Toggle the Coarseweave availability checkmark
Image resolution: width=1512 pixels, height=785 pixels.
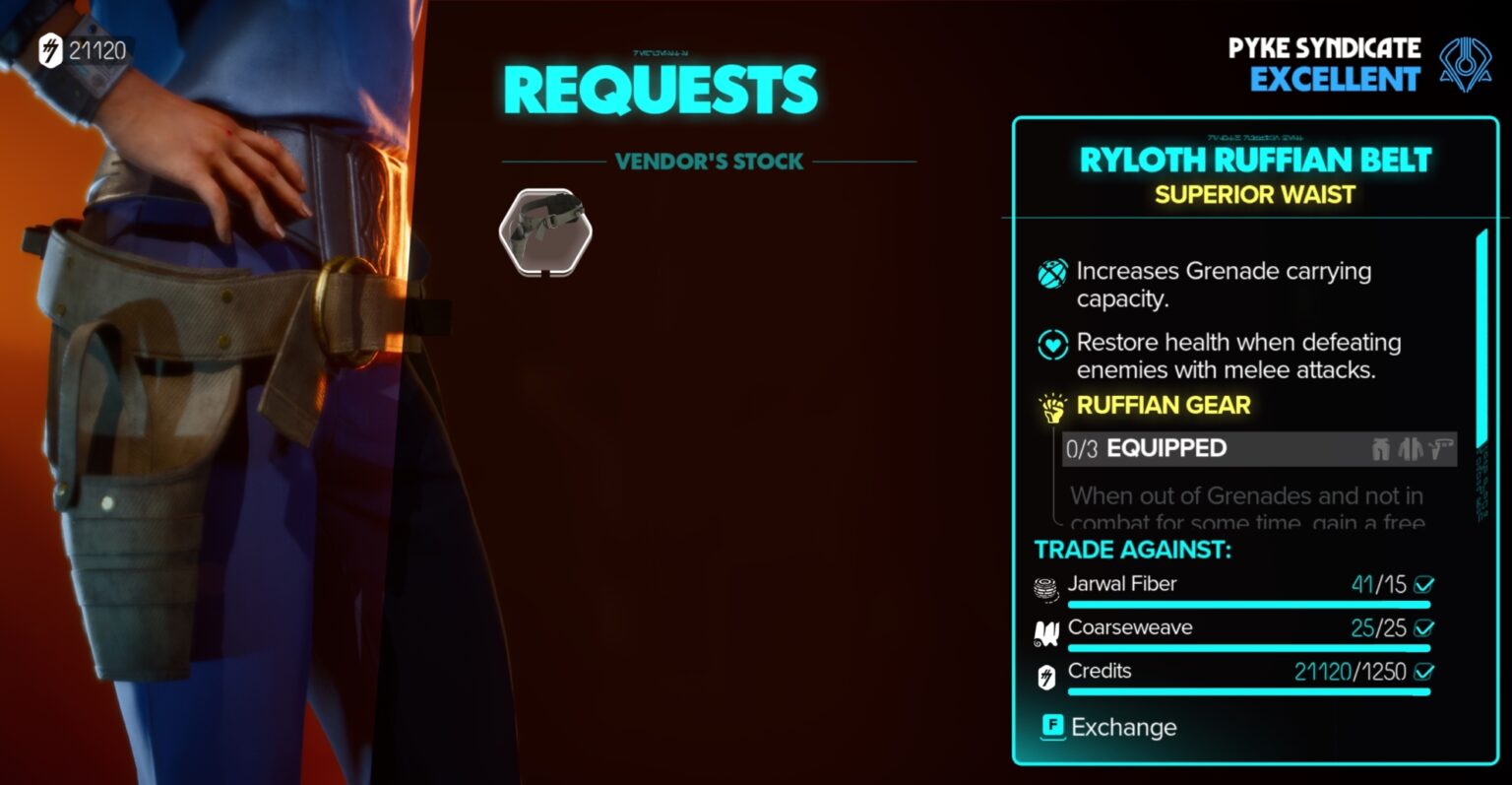click(x=1424, y=627)
